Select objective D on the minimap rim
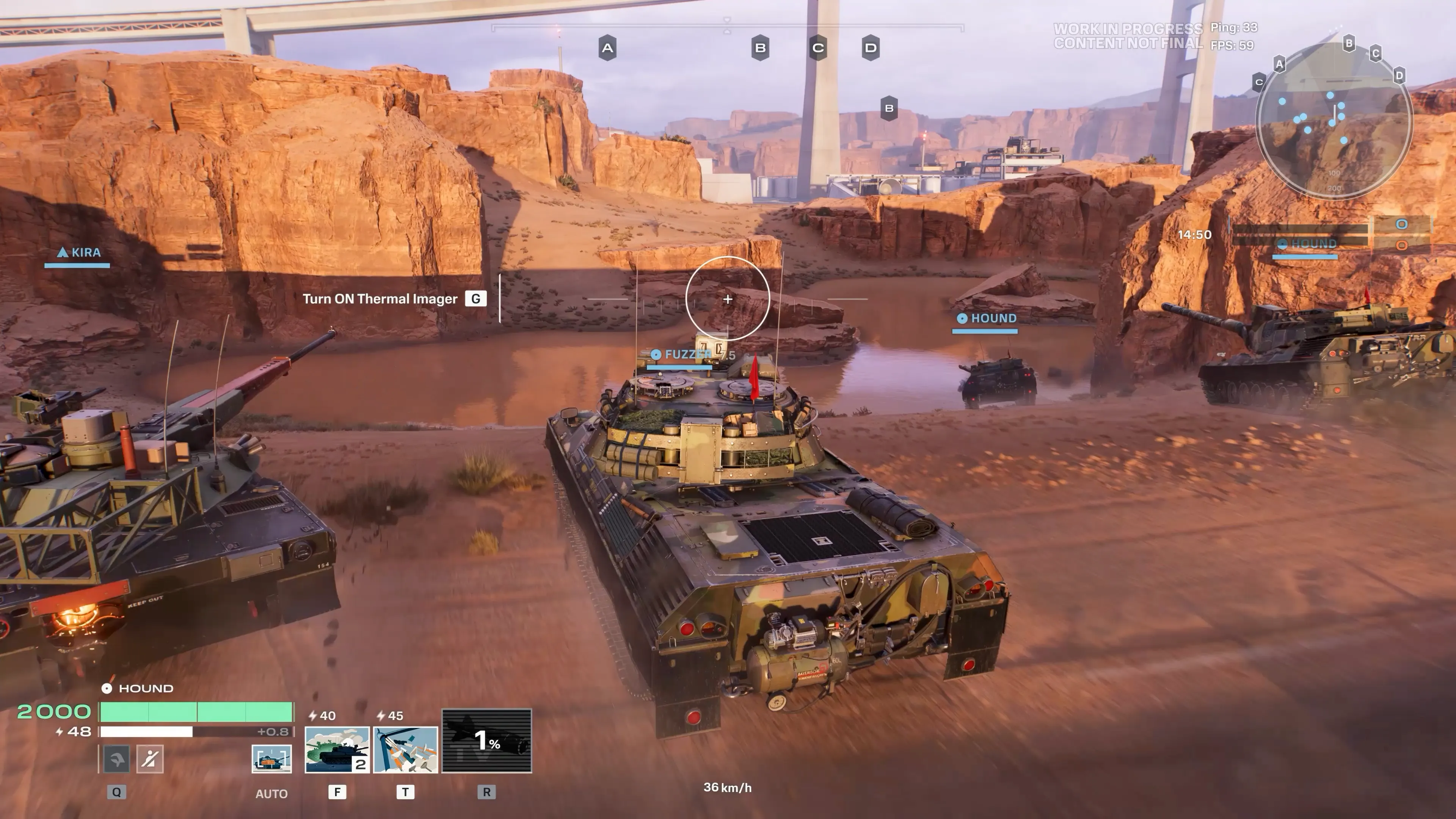 coord(1399,75)
